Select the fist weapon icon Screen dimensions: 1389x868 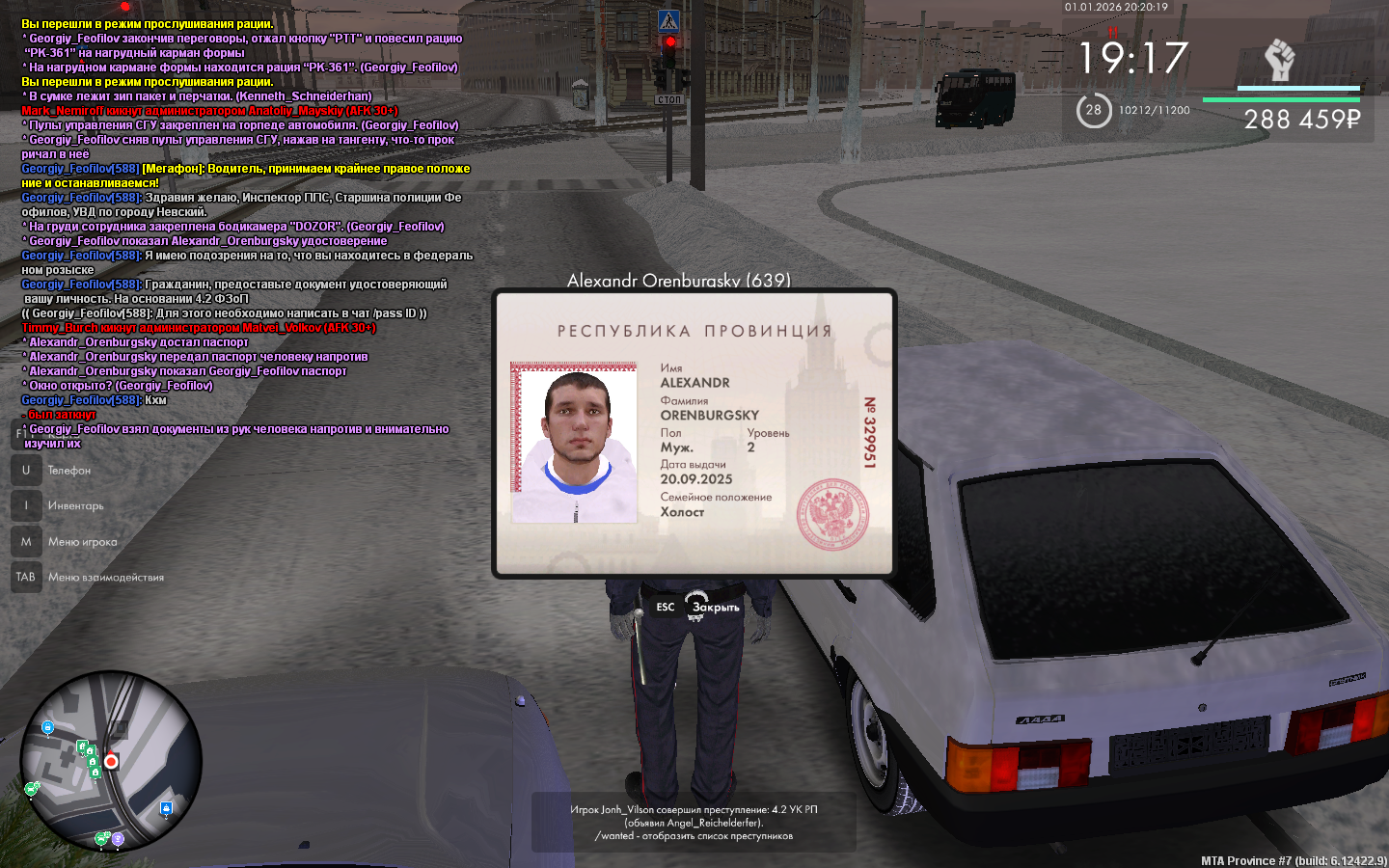click(1280, 61)
